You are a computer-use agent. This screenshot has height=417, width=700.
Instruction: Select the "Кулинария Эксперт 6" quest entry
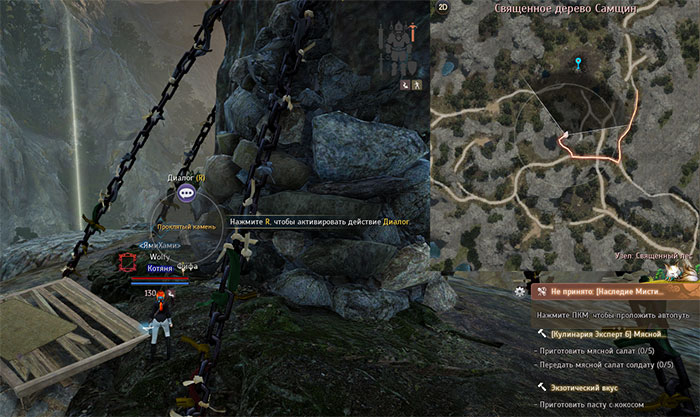pyautogui.click(x=607, y=332)
